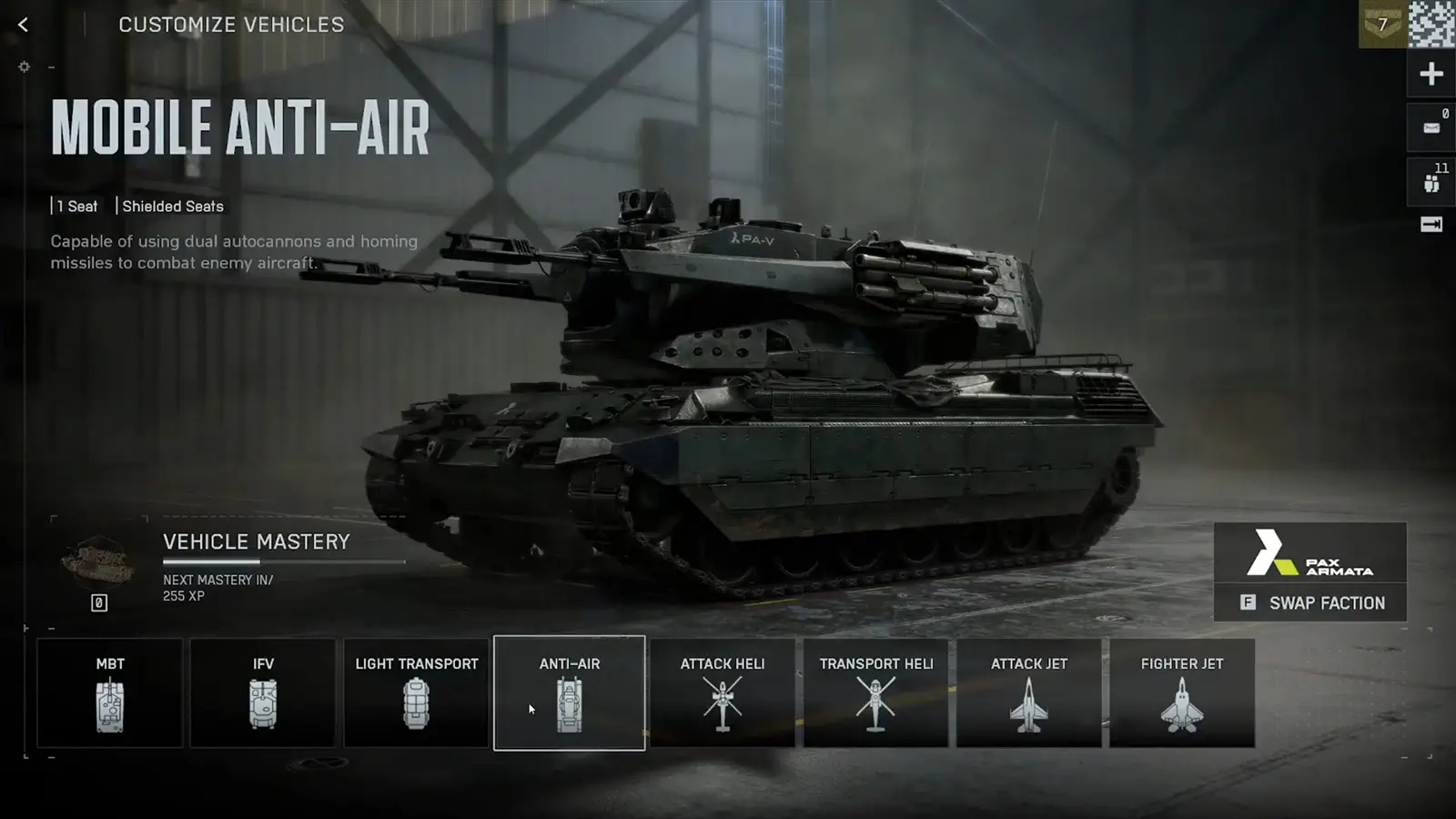Screen dimensions: 1456x819
Task: Expand the back arrow navigation chevron
Action: click(22, 25)
